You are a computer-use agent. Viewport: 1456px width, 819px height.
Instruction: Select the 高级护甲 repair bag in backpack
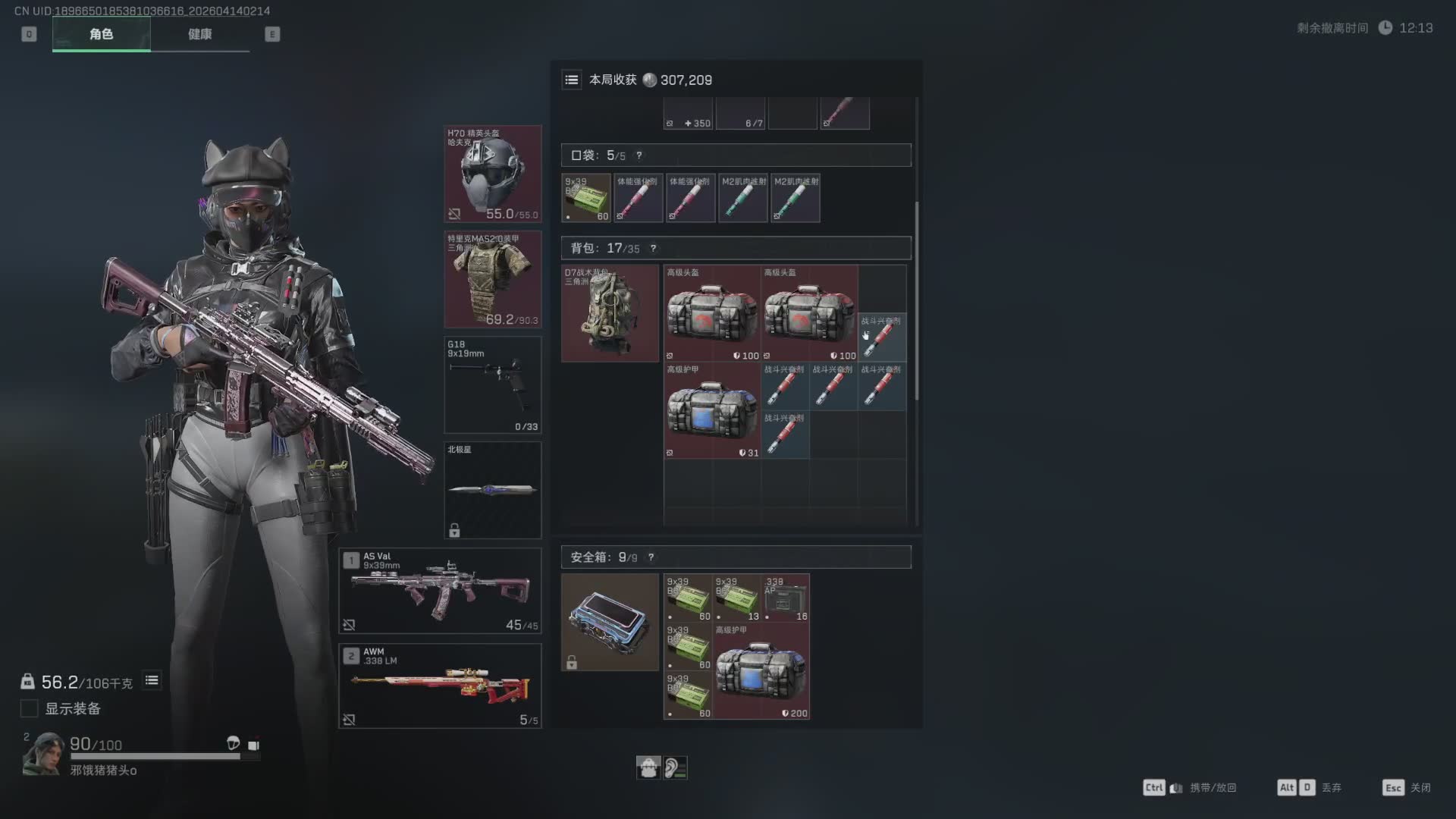712,410
